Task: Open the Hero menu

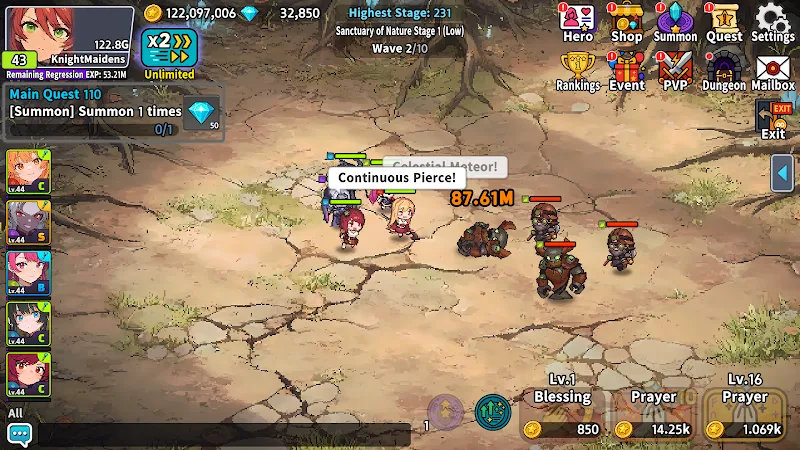Action: click(x=578, y=23)
